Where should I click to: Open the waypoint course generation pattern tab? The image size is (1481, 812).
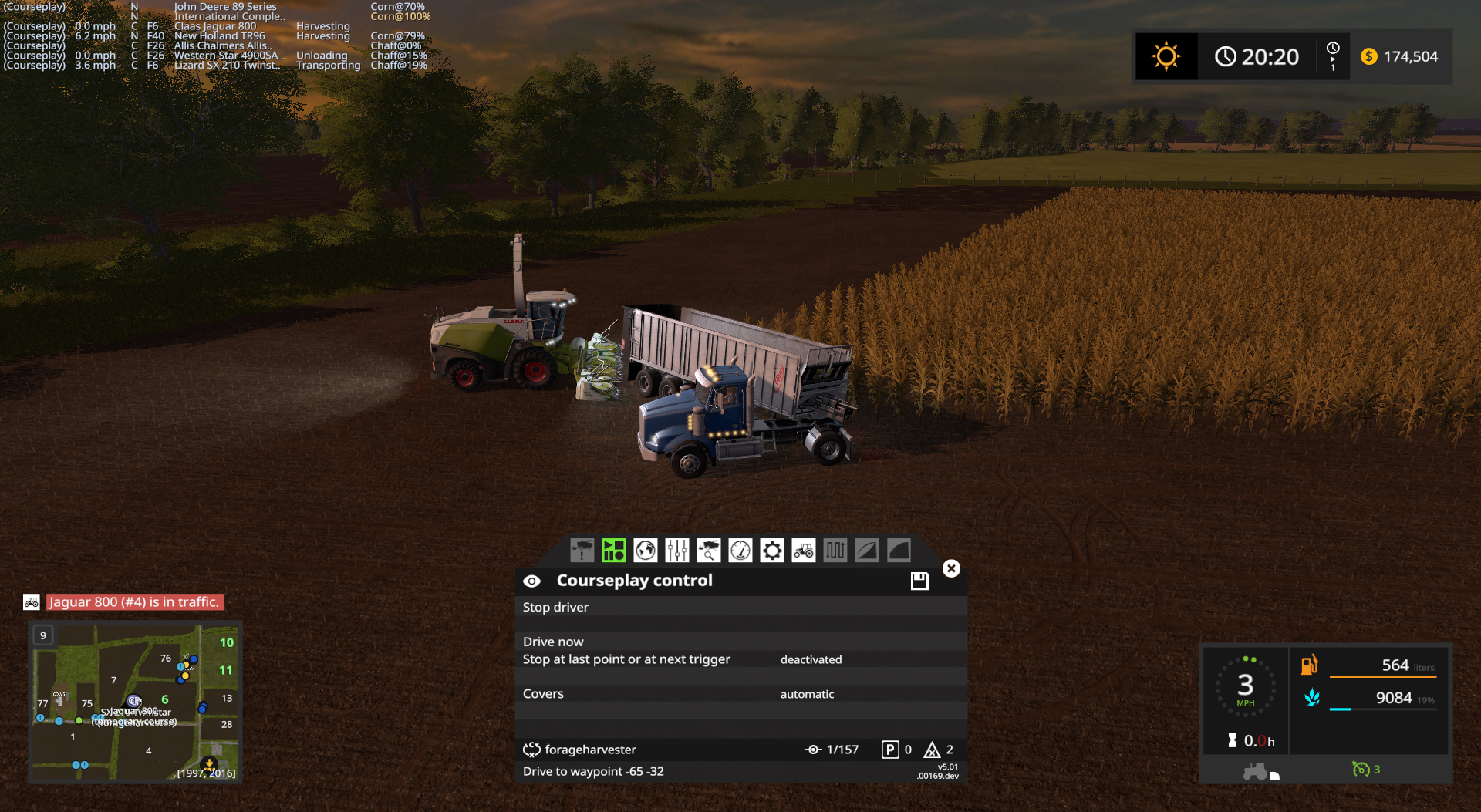tap(835, 551)
